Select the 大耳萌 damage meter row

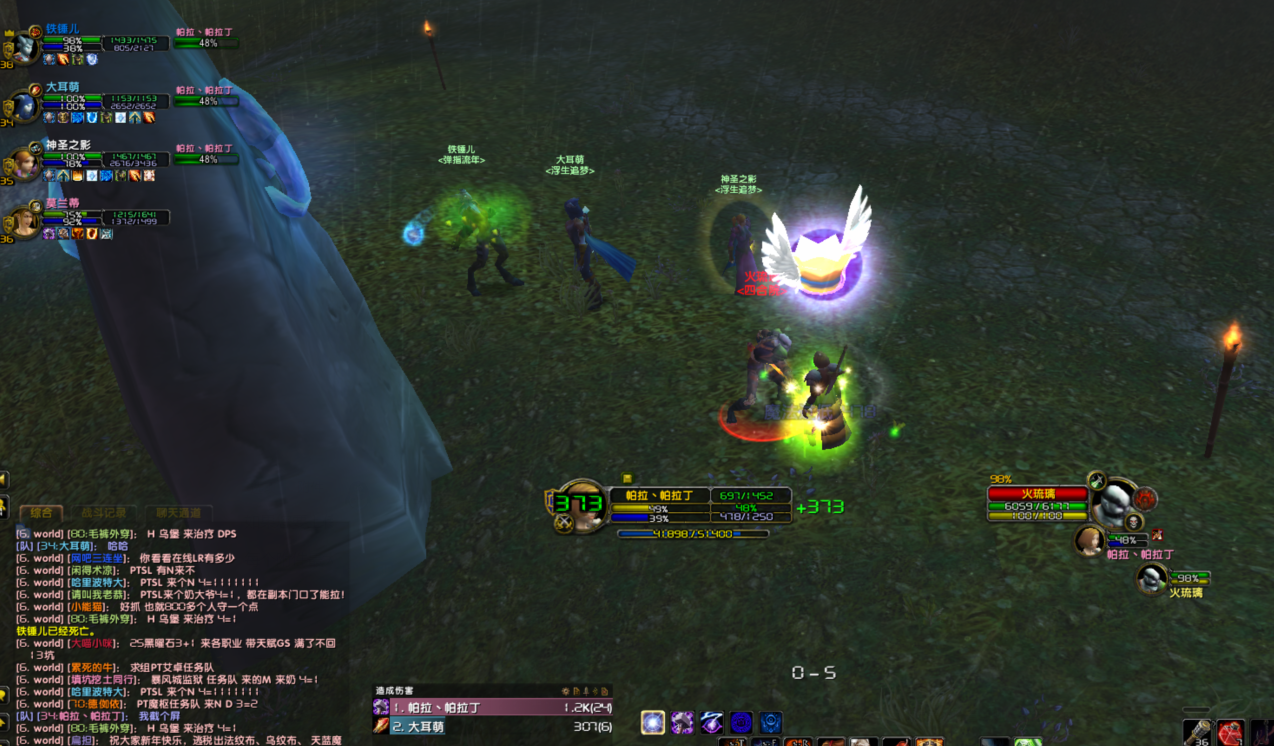click(x=495, y=727)
